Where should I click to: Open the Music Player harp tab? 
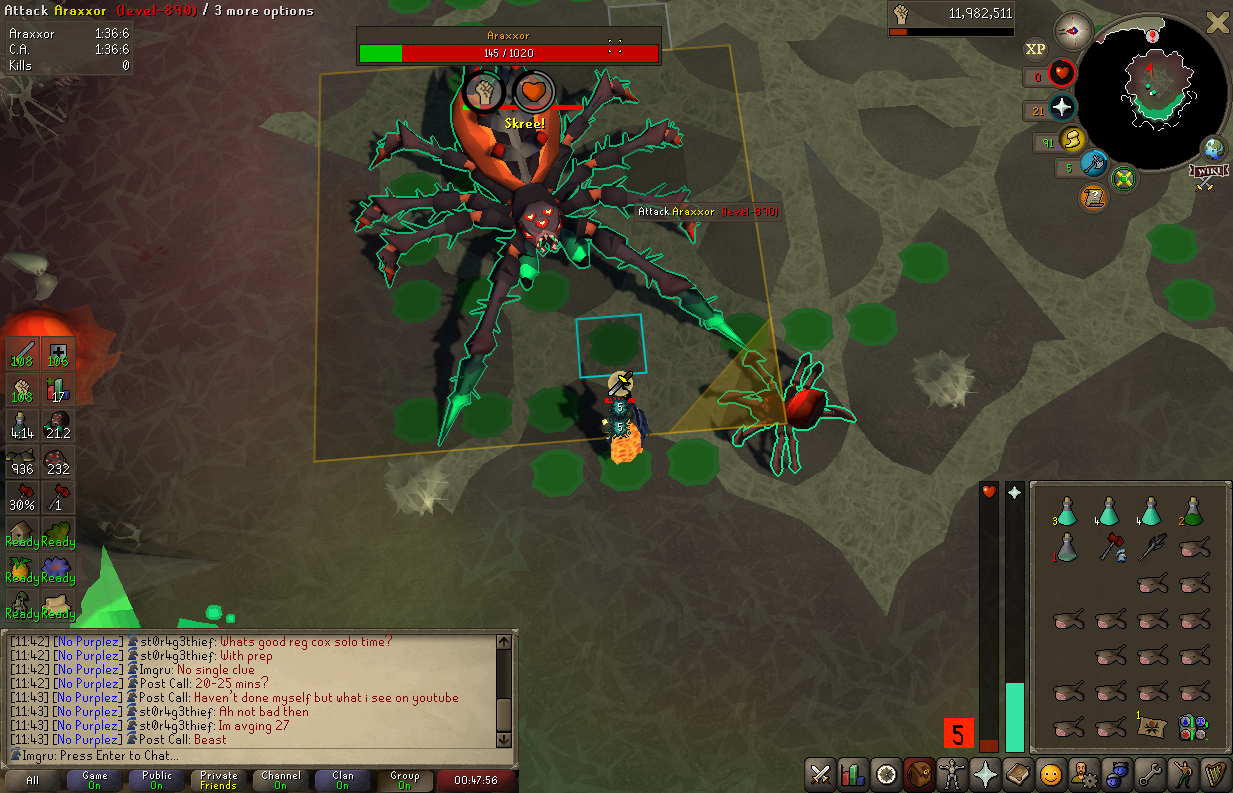pos(1216,773)
